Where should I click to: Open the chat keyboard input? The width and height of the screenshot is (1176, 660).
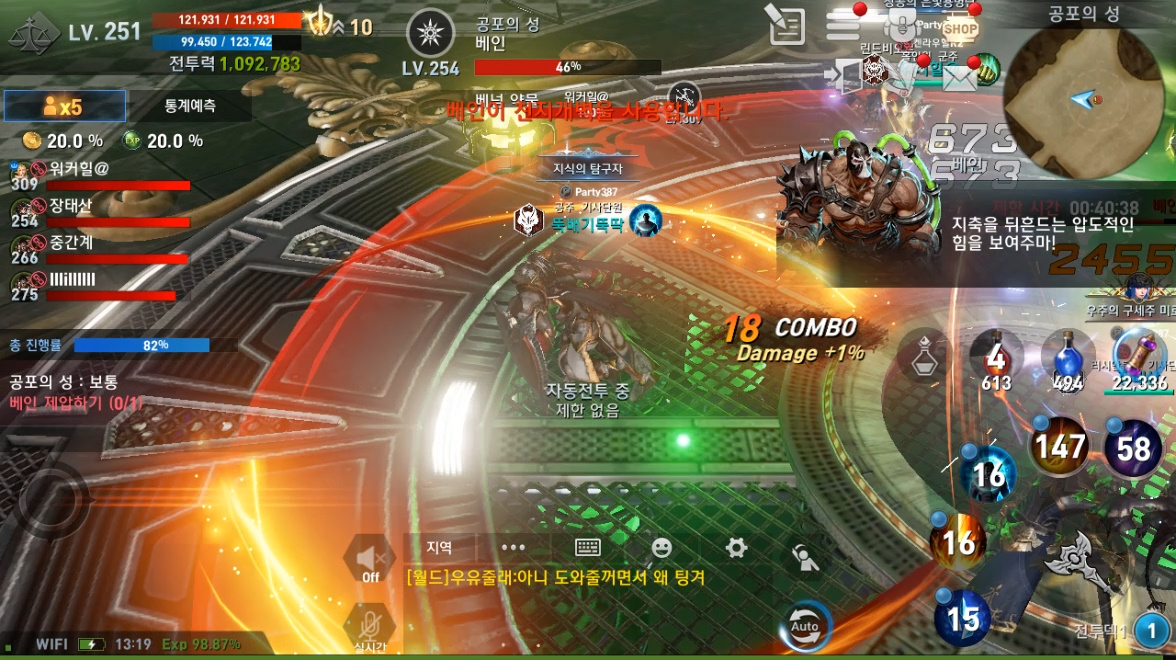click(x=587, y=547)
